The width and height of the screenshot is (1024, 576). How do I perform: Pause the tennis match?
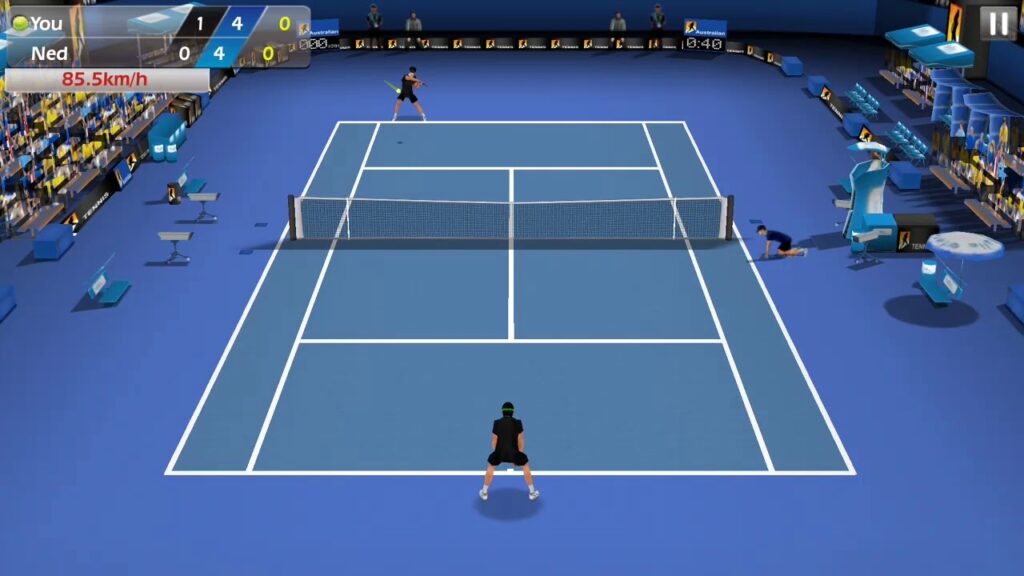tap(997, 24)
